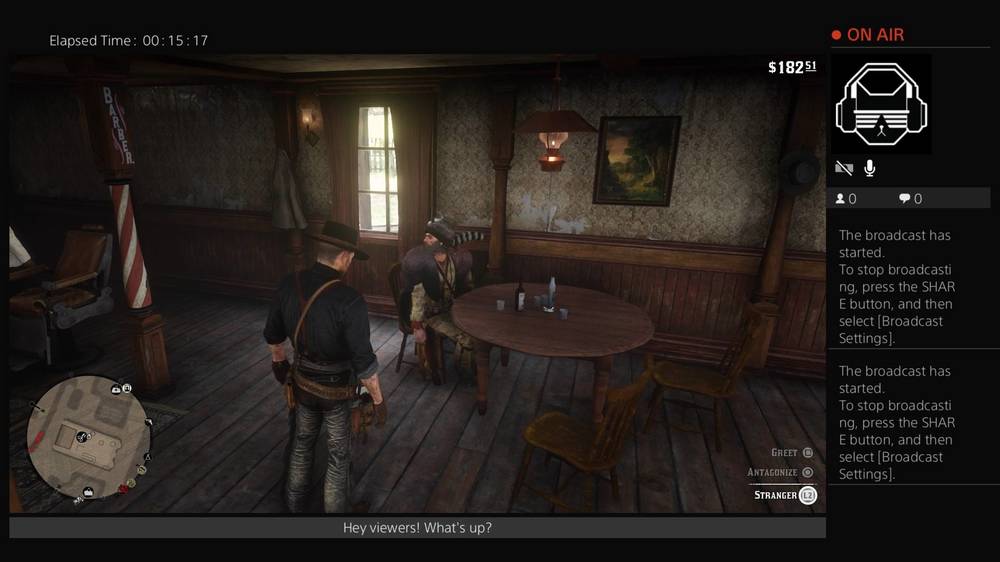Image resolution: width=1000 pixels, height=562 pixels.
Task: Toggle the broadcast microphone icon
Action: [870, 169]
